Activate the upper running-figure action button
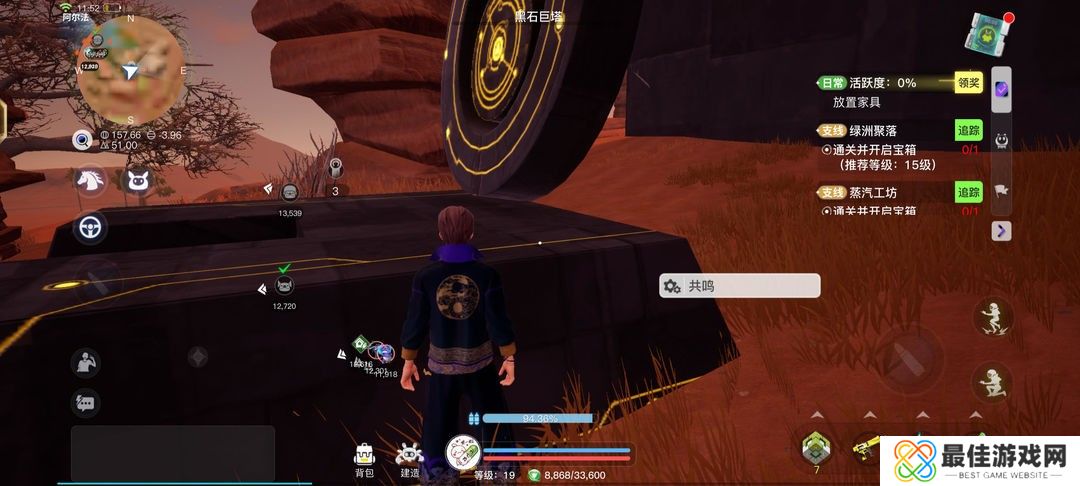Viewport: 1080px width, 486px height. click(993, 318)
